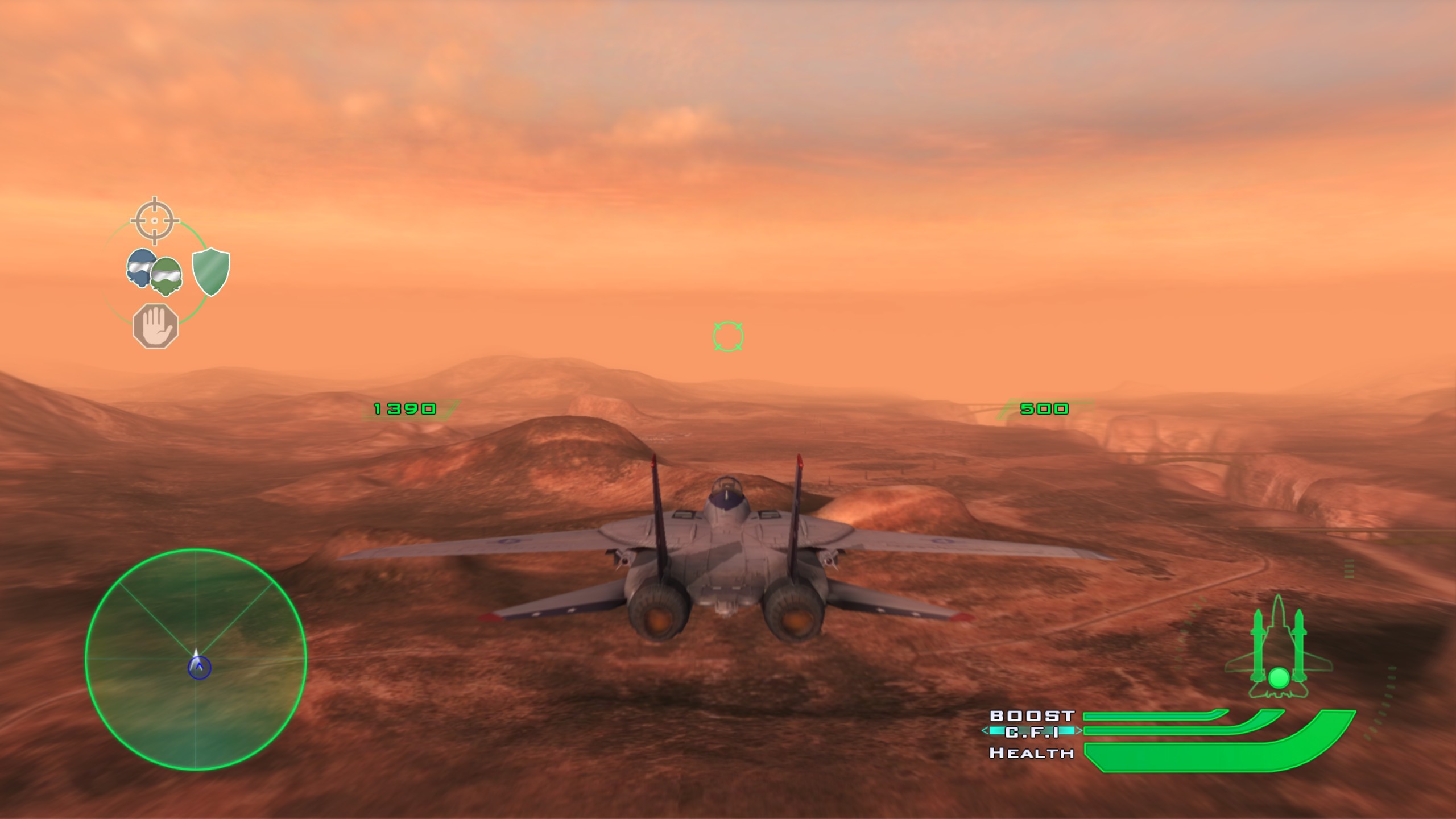Image resolution: width=1456 pixels, height=819 pixels.
Task: Click the right missile on the aircraft diagram
Action: point(1300,646)
